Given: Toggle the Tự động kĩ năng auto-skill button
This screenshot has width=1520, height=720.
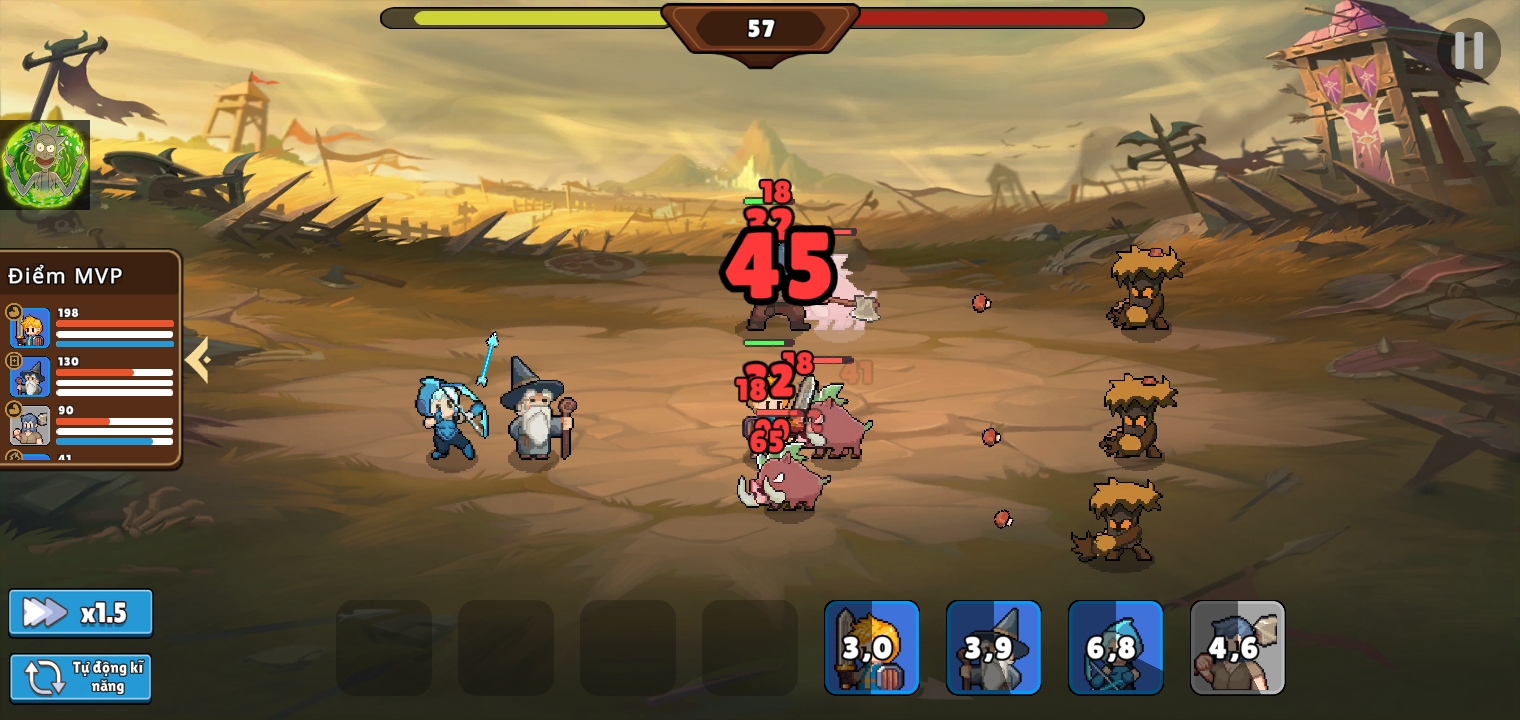Looking at the screenshot, I should pyautogui.click(x=81, y=677).
